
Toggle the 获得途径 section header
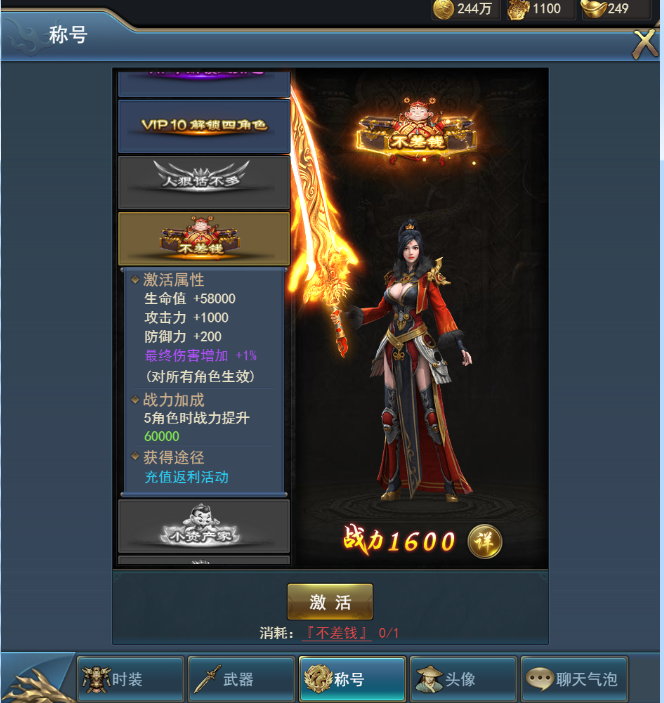tap(173, 457)
